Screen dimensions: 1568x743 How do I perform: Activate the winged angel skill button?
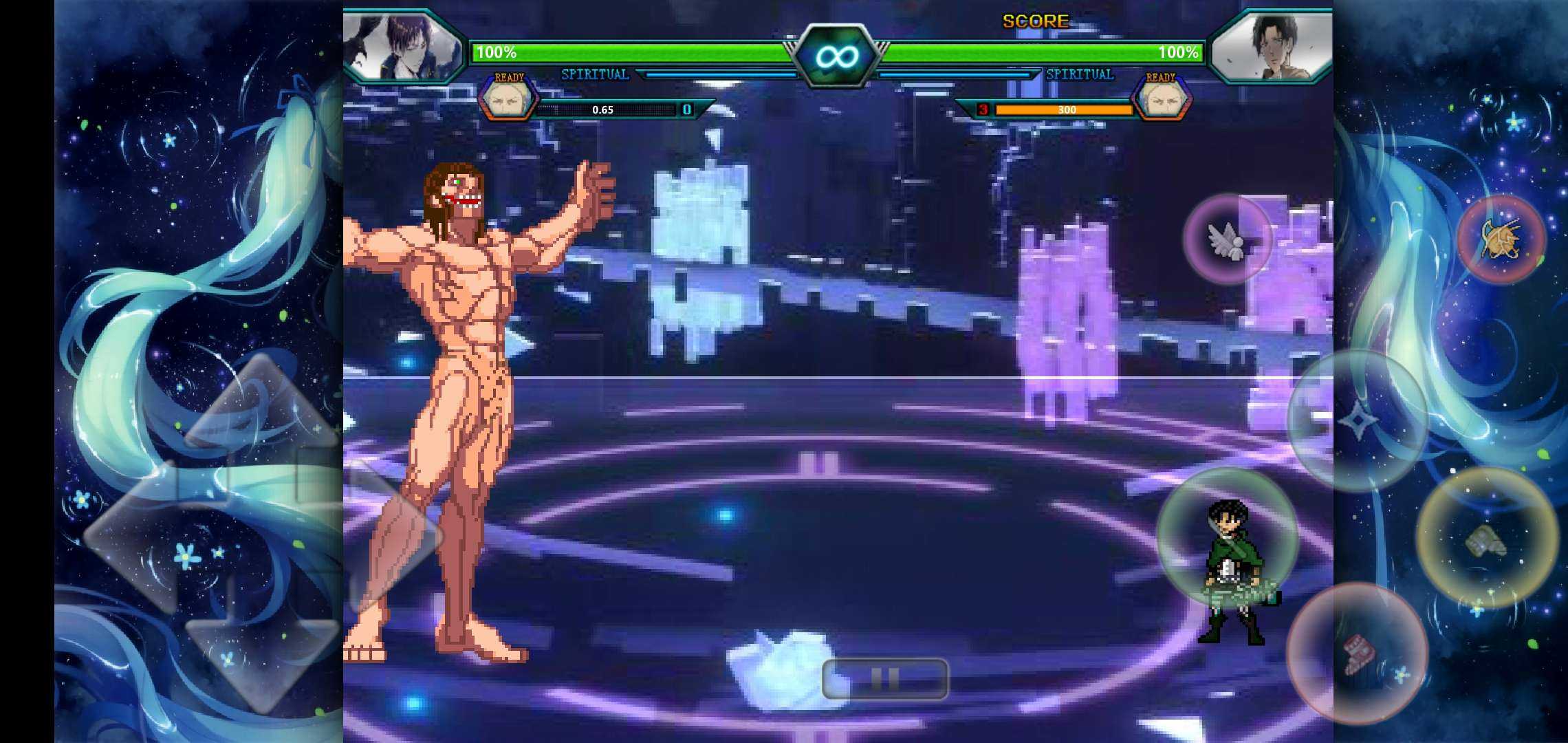coord(1228,239)
